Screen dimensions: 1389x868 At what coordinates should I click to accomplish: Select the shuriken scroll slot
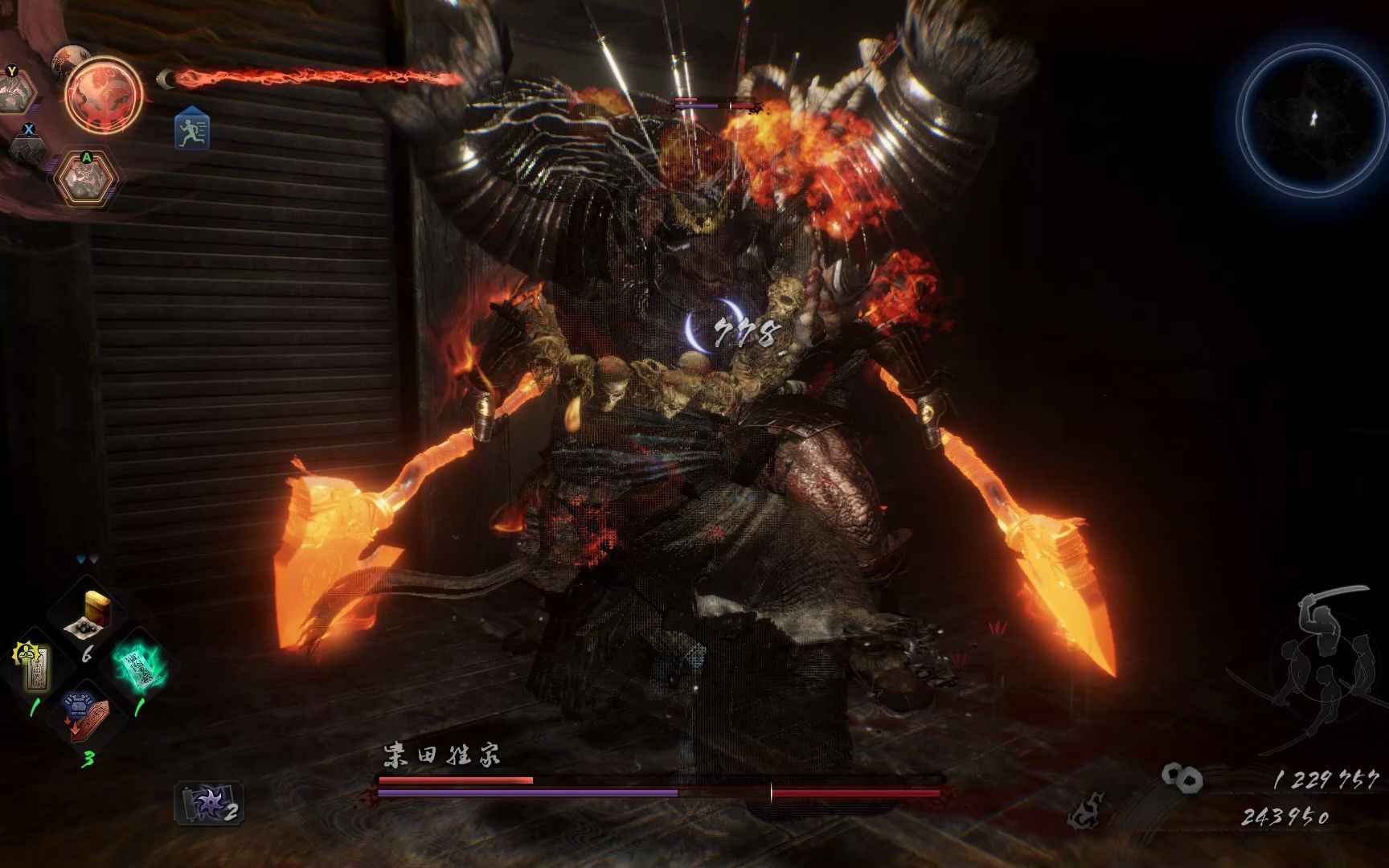(x=209, y=803)
